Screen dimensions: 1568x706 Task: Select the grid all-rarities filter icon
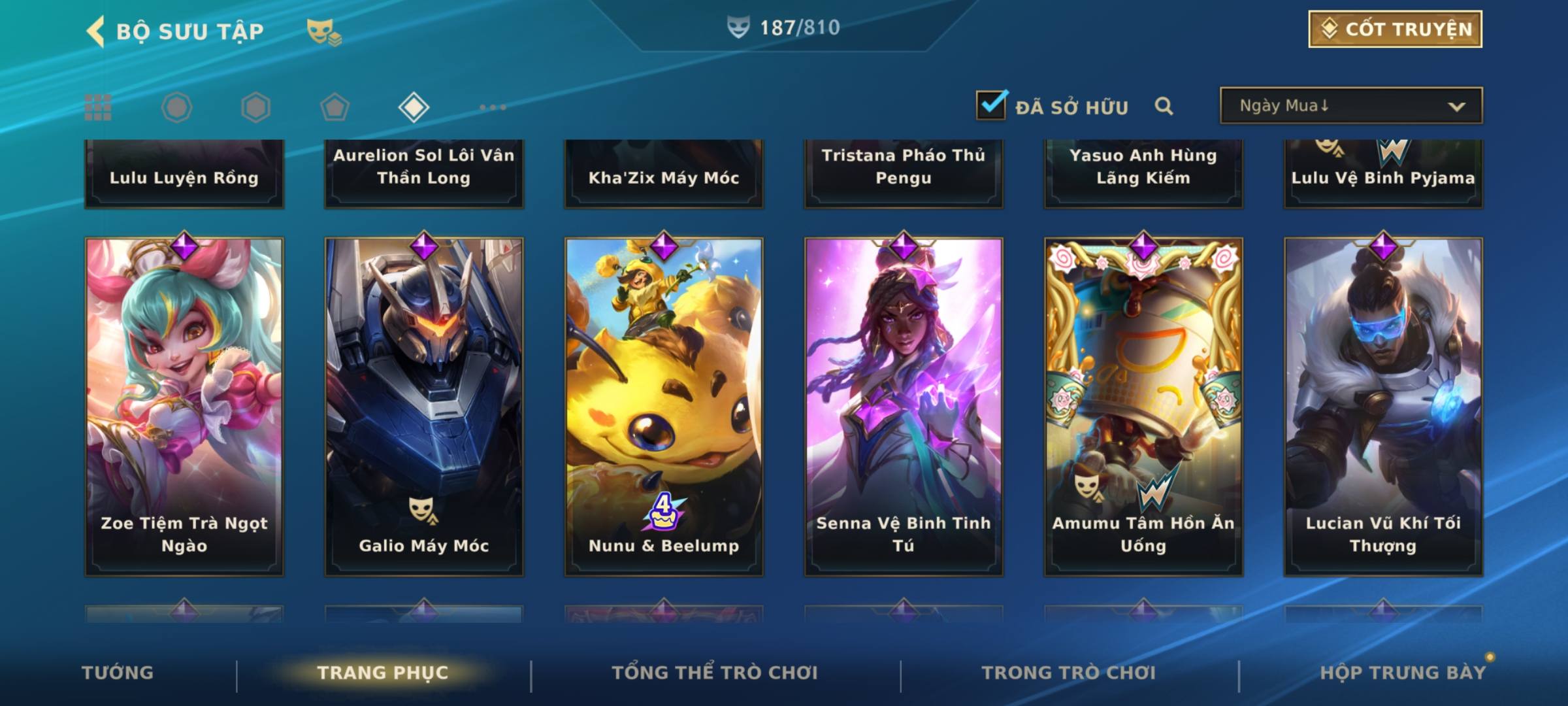98,107
